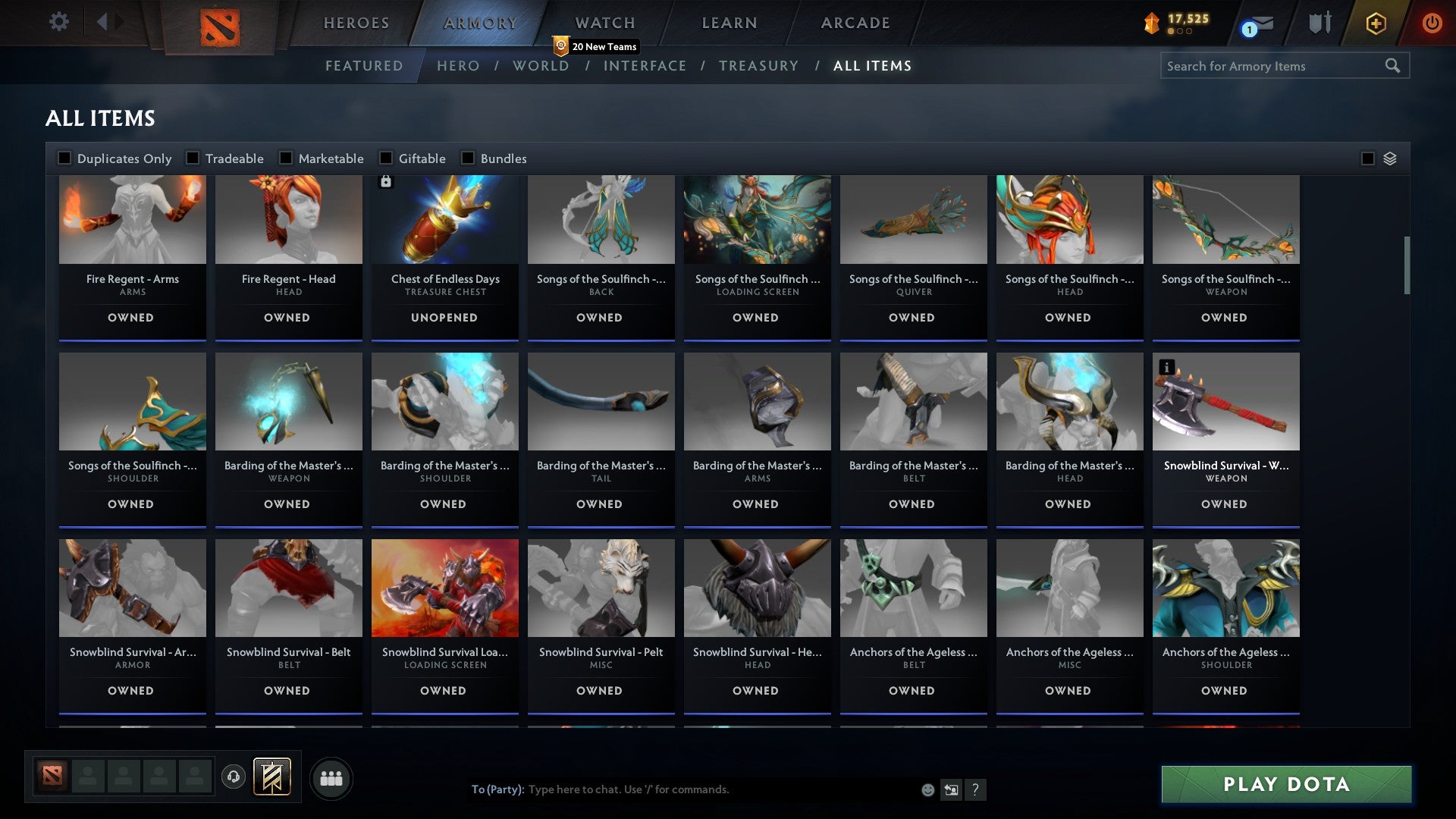Click the PLAY DOTA button
This screenshot has height=819, width=1456.
tap(1285, 784)
